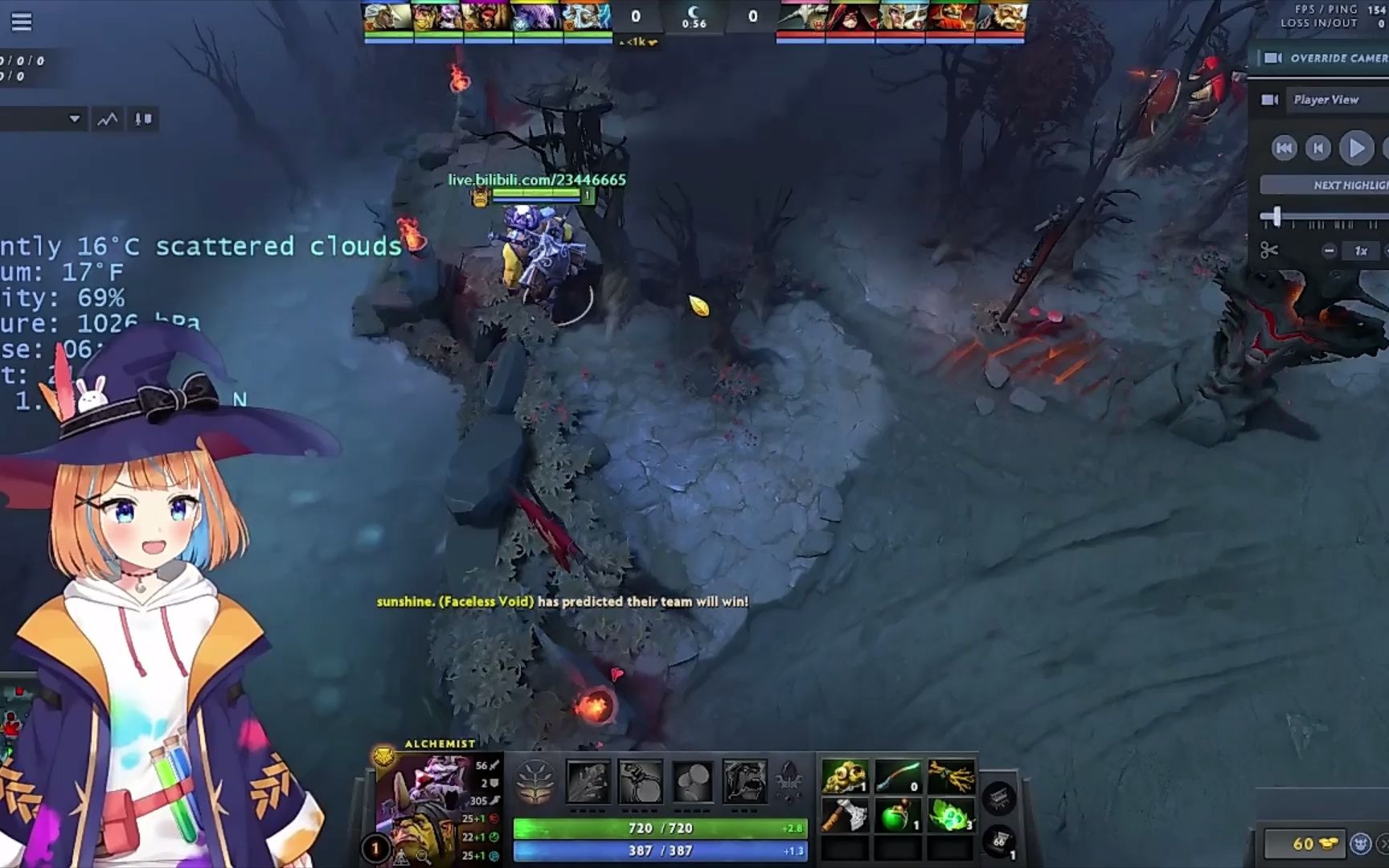Expand the spectator menu via the hamburger icon
Viewport: 1389px width, 868px height.
[21, 21]
